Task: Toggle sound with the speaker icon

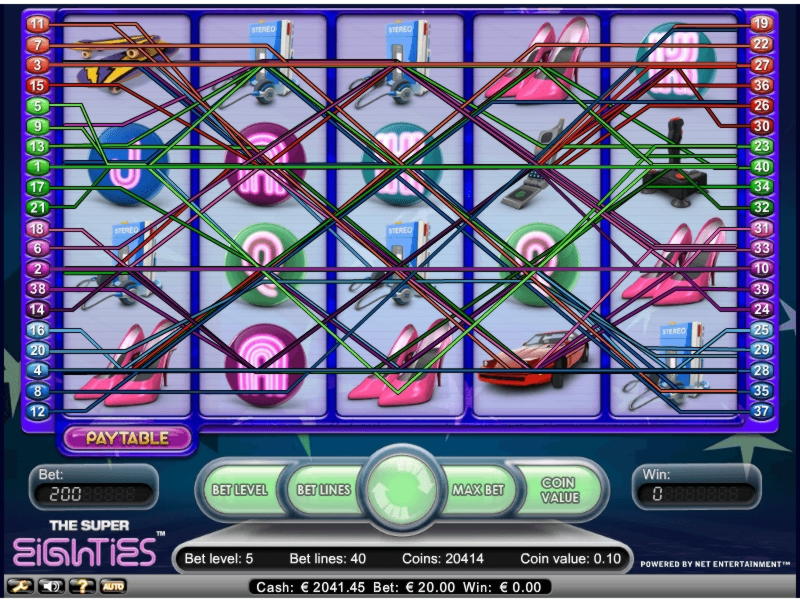Action: 49,585
